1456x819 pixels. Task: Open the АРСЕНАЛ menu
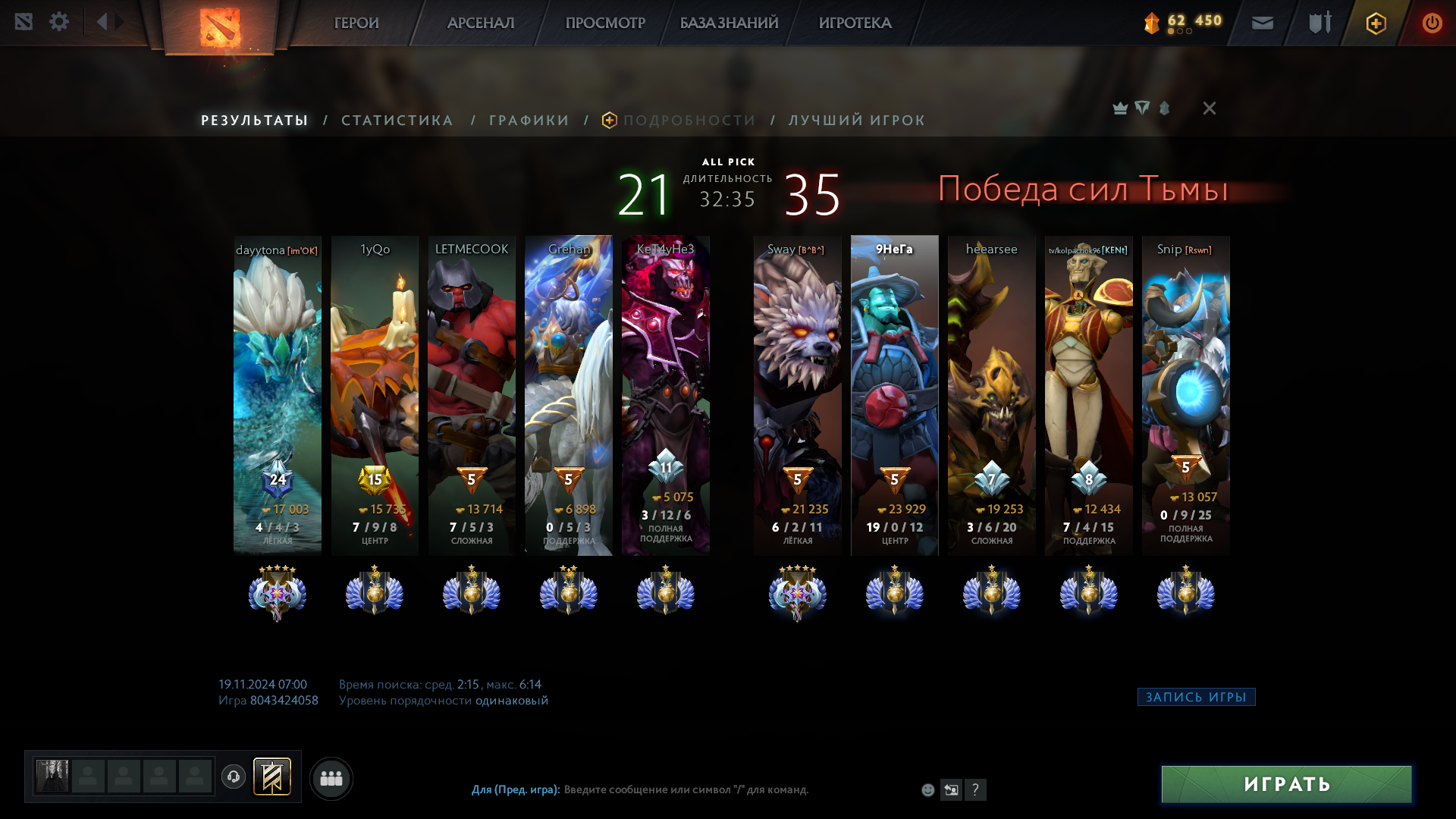tap(481, 23)
